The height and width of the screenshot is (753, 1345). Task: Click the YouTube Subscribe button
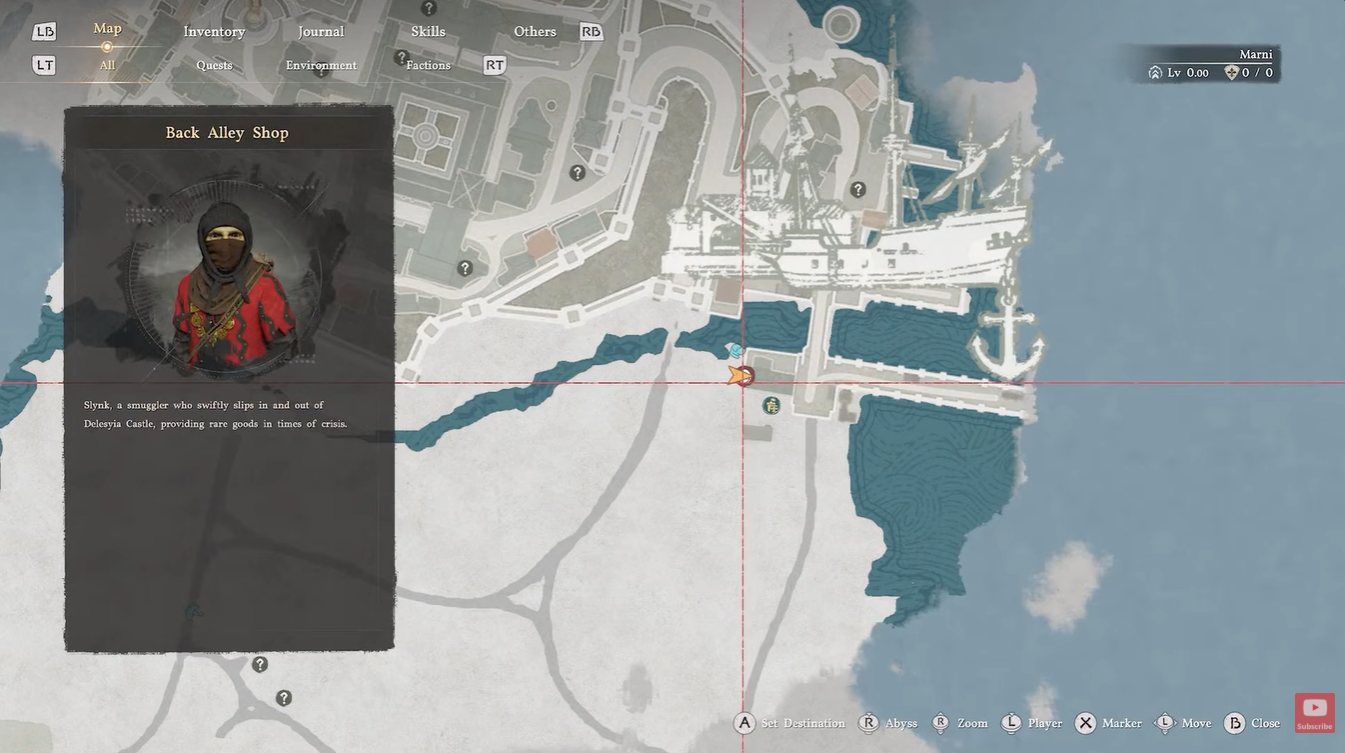click(x=1314, y=713)
